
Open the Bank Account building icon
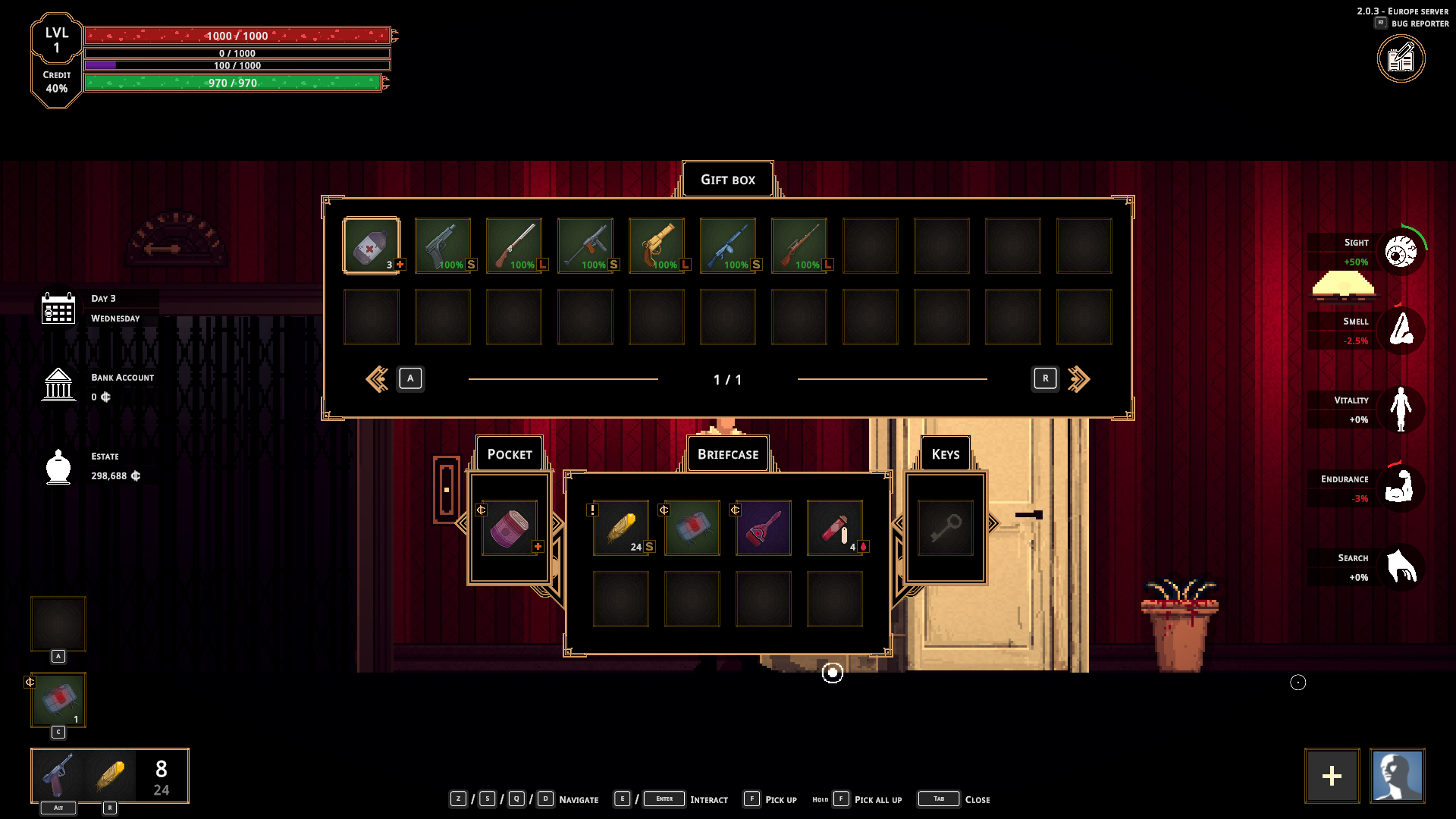58,385
